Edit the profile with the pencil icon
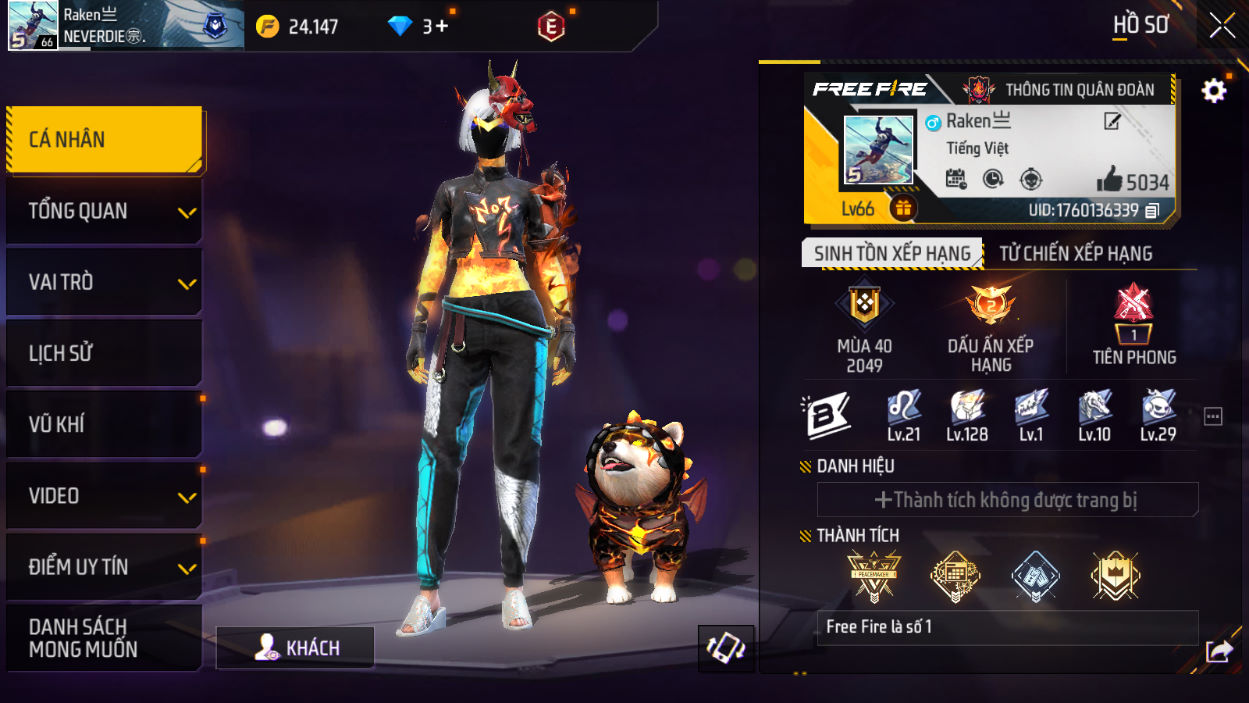1249x703 pixels. tap(1112, 122)
